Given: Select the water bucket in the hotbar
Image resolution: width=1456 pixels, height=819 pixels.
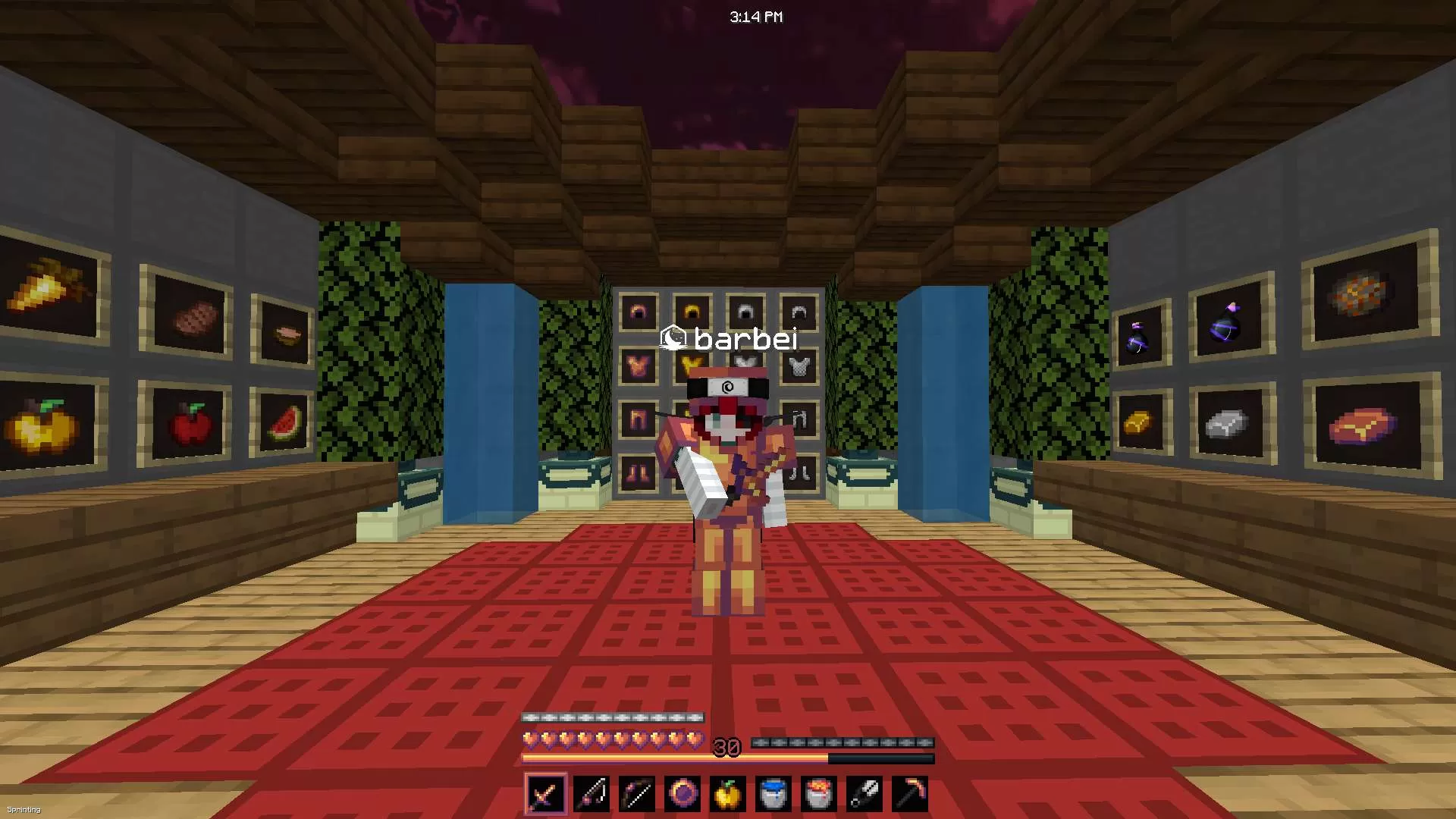Looking at the screenshot, I should pyautogui.click(x=773, y=793).
